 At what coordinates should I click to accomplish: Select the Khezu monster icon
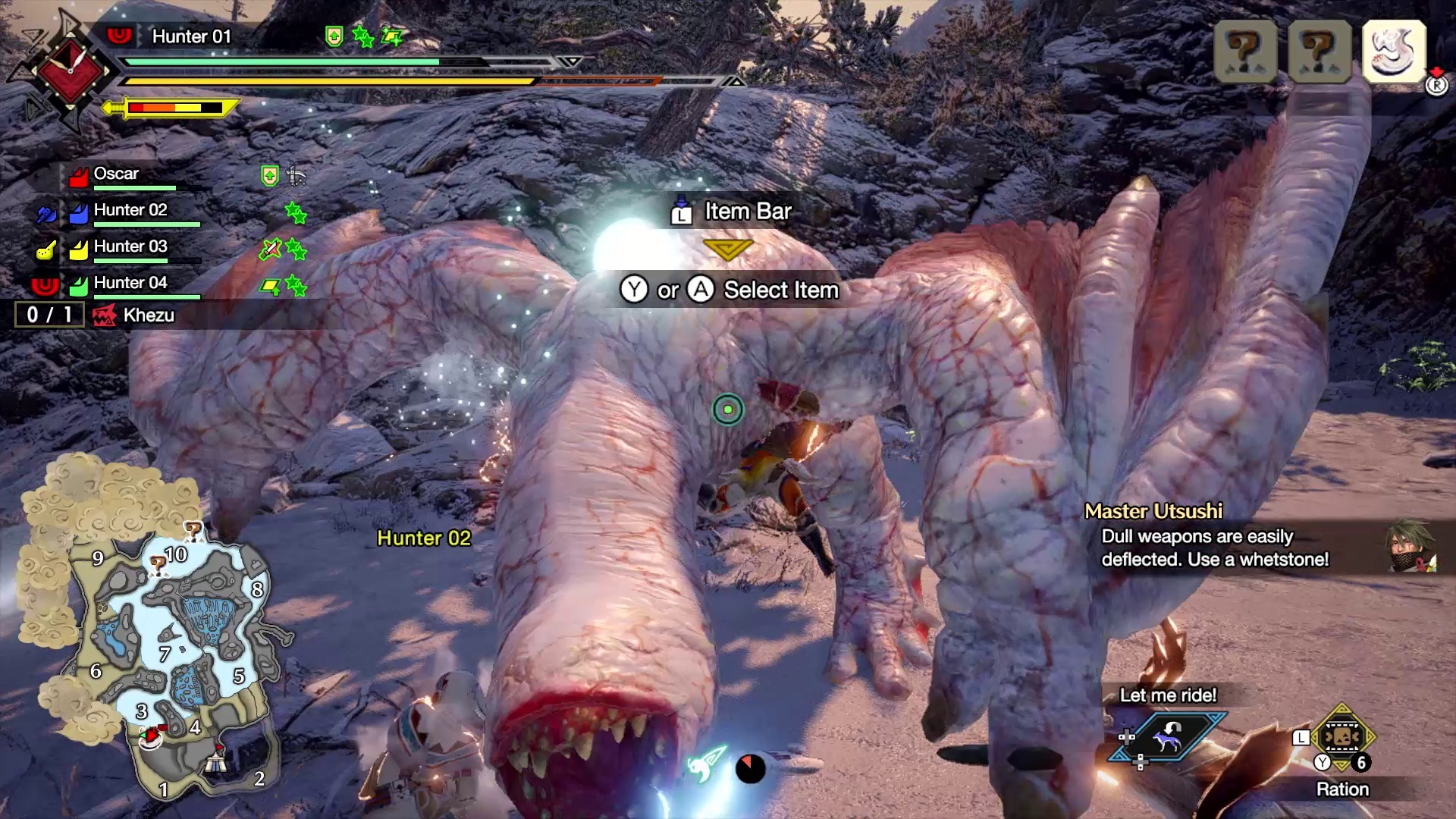point(1394,52)
